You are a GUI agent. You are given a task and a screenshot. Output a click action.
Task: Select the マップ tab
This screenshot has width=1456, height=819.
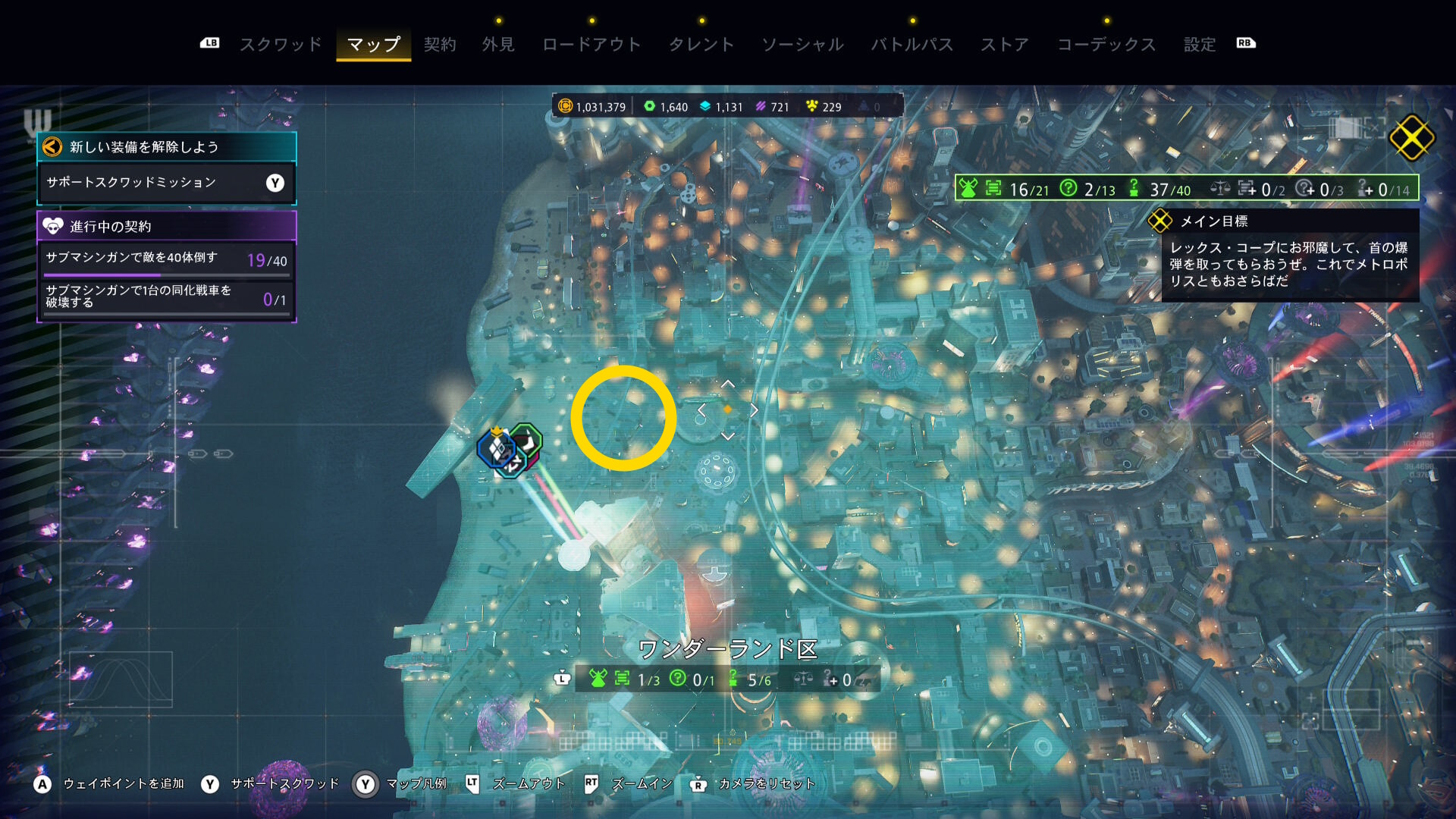(x=373, y=45)
